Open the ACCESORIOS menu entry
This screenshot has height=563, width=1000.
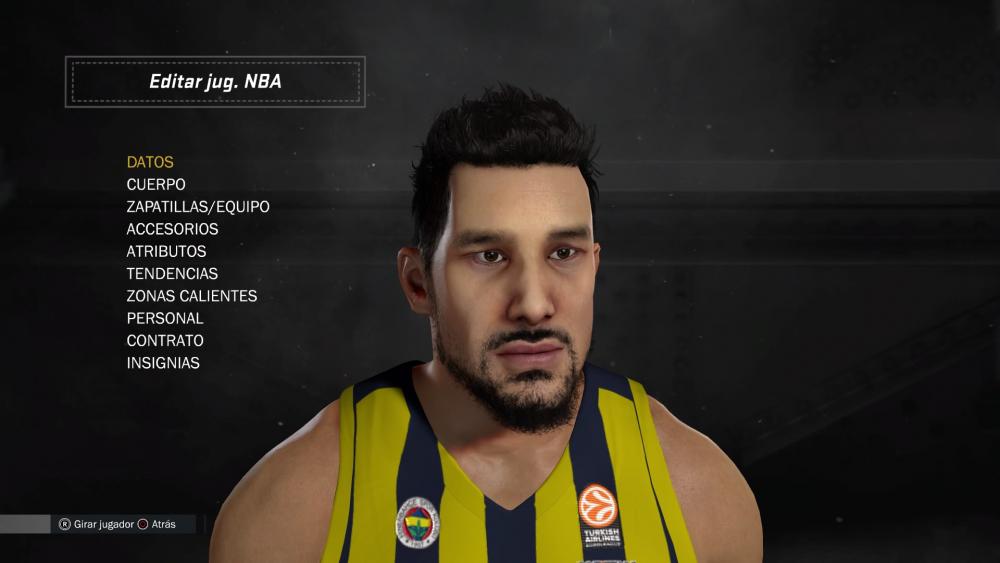(x=172, y=229)
